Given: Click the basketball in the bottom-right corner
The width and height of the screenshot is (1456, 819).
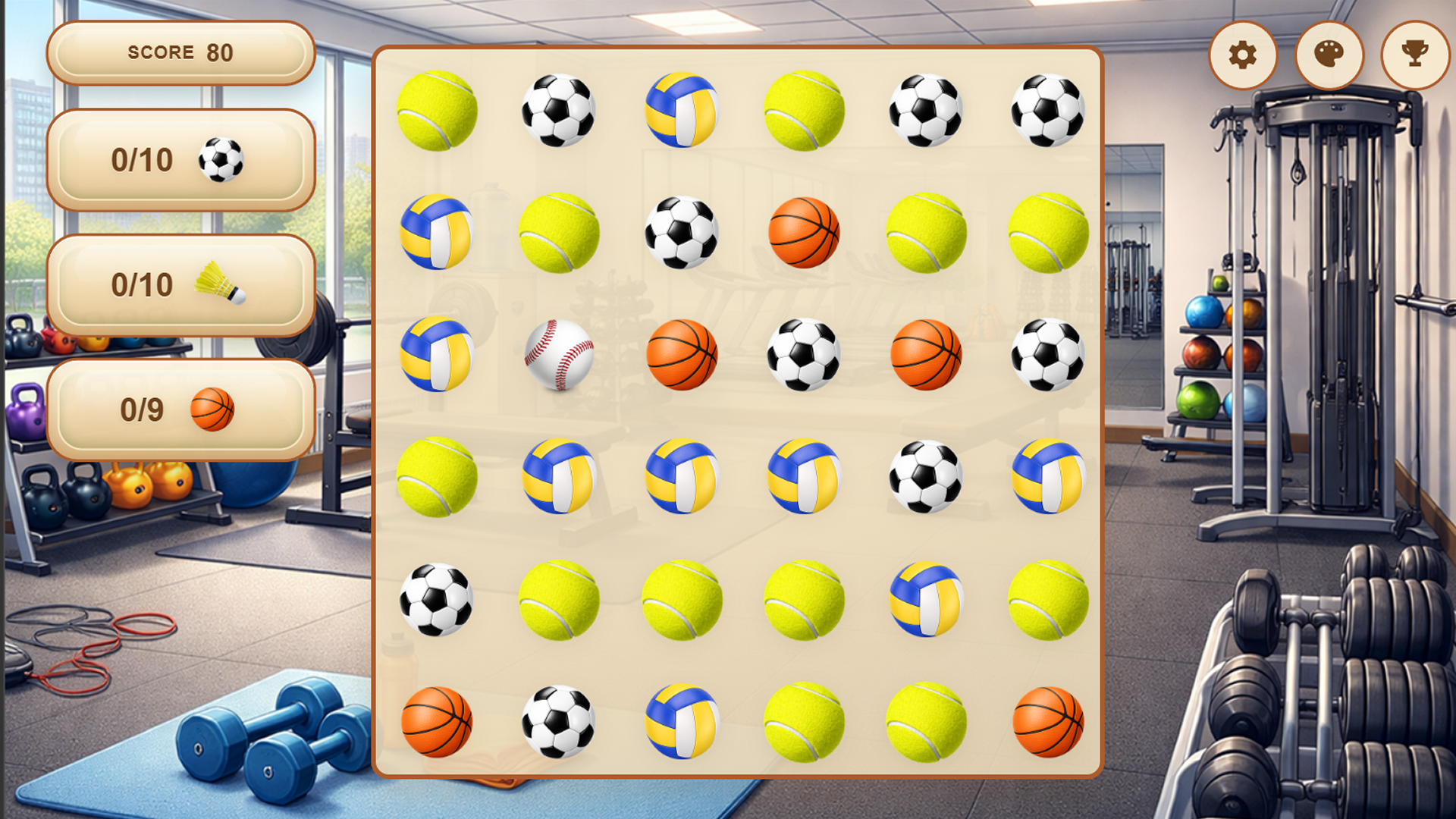Looking at the screenshot, I should click(1049, 720).
